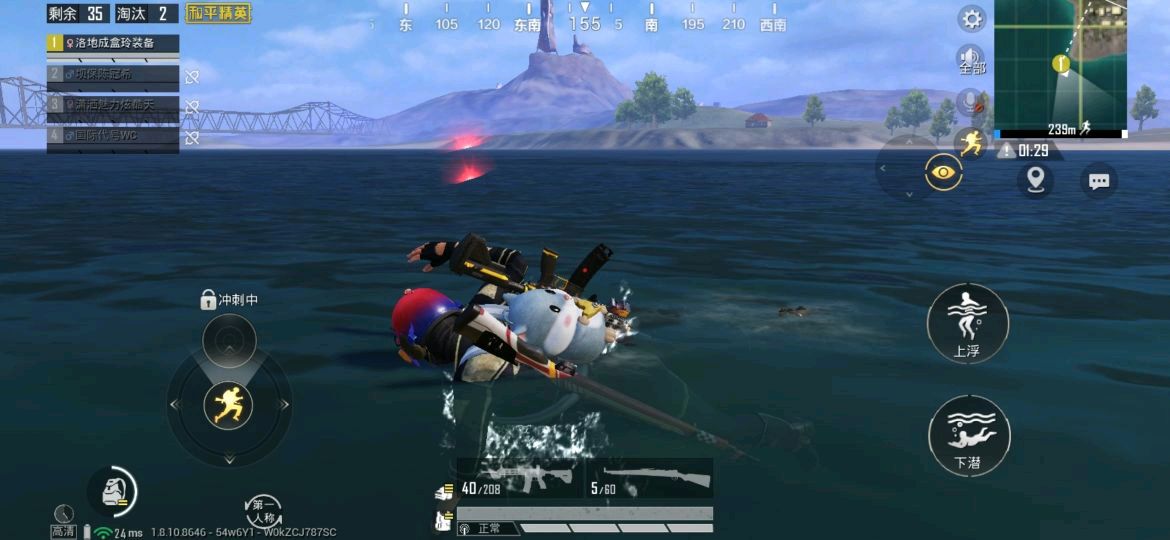Unmute the microphone button

[970, 101]
